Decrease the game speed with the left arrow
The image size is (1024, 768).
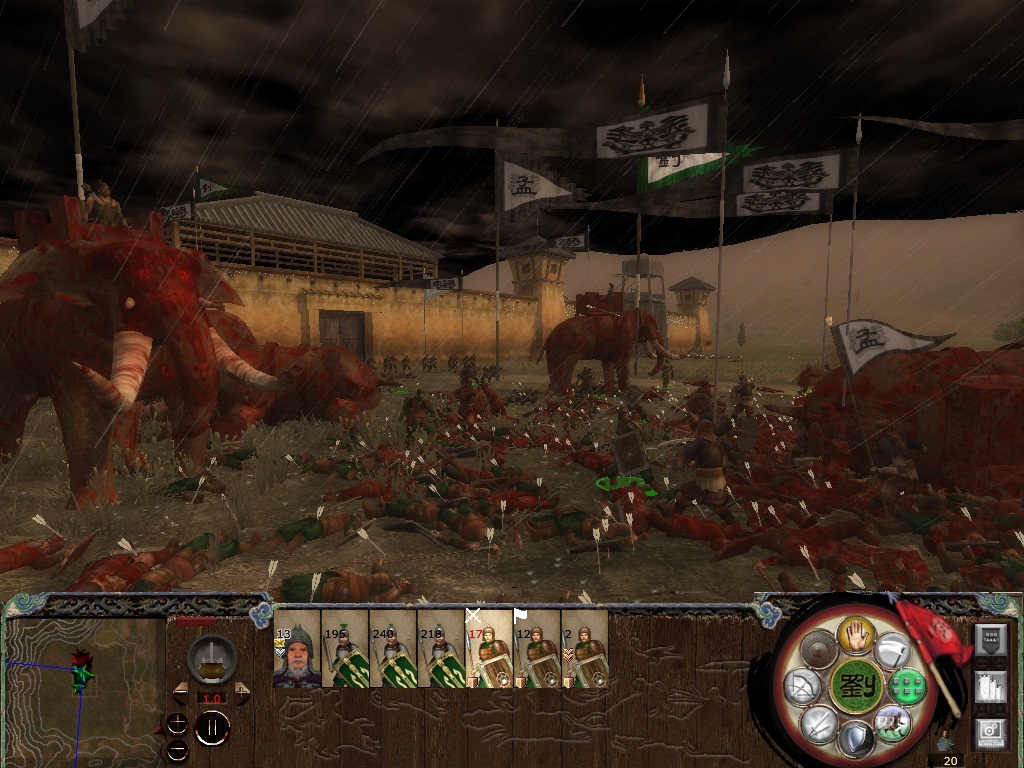(181, 693)
